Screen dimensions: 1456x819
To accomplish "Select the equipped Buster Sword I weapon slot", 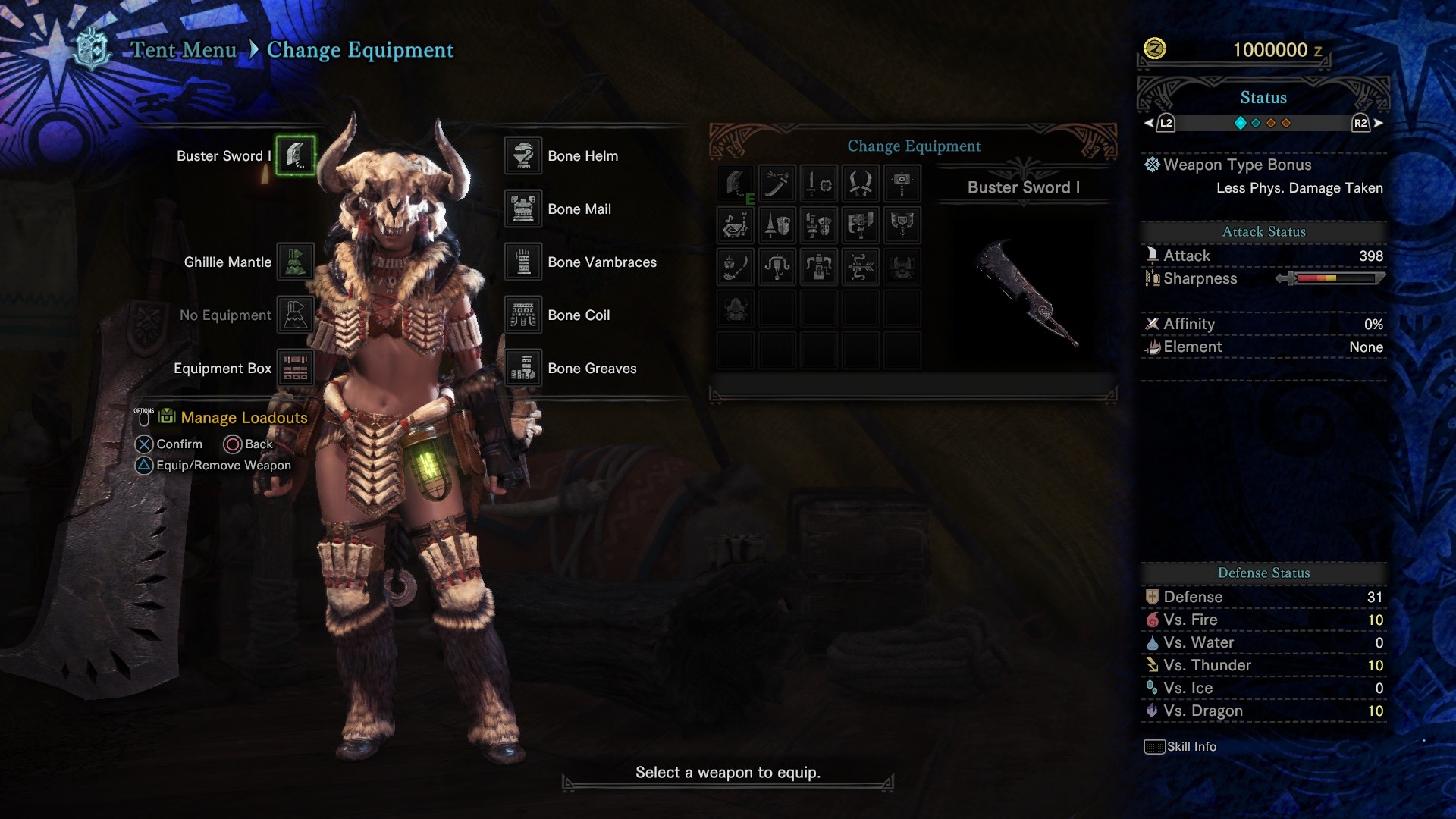I will tap(296, 155).
